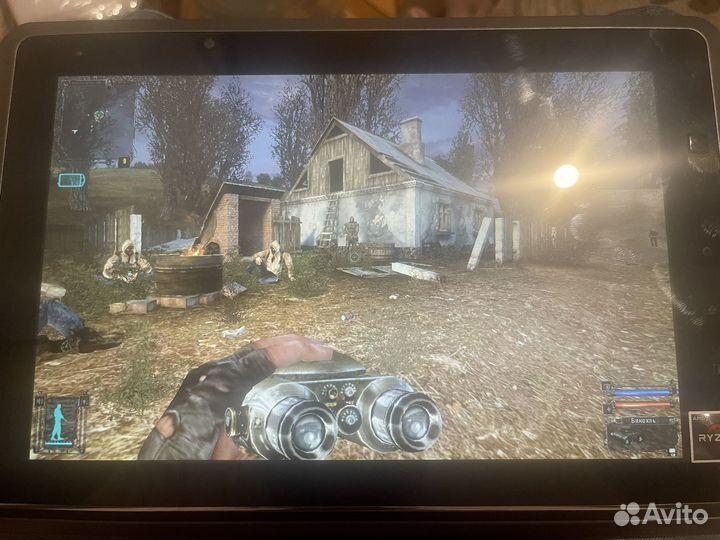Viewport: 720px width, 540px height.
Task: Click the yellow icon below the minimap
Action: tap(124, 160)
